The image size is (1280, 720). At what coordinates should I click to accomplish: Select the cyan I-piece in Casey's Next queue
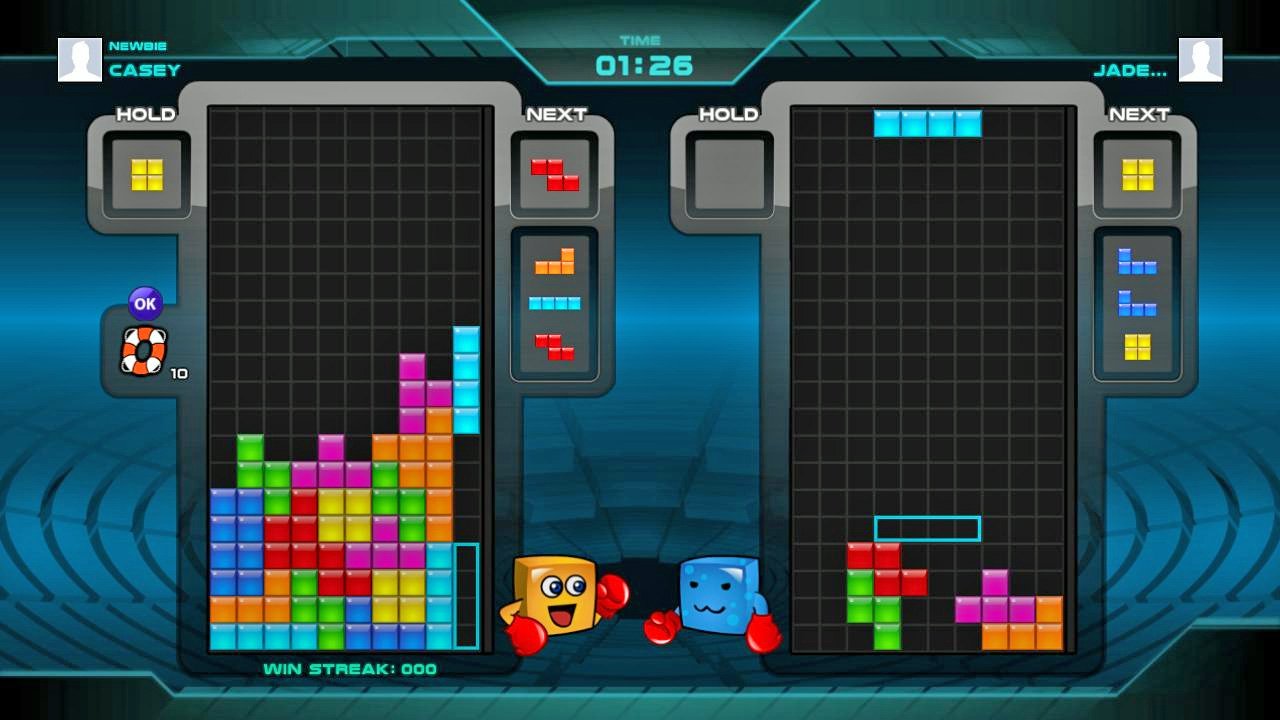pos(557,303)
